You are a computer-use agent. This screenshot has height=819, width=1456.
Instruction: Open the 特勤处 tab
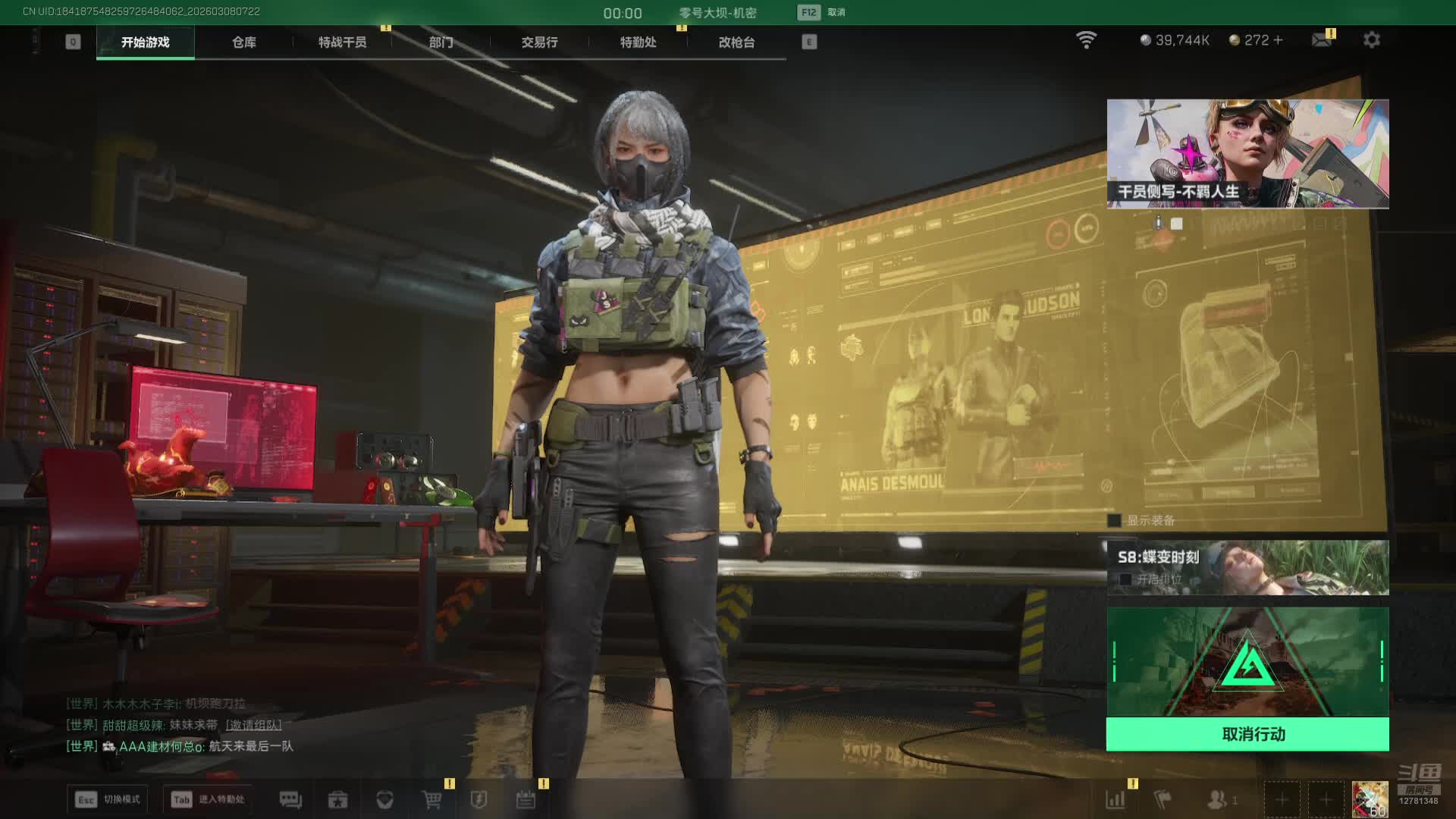(639, 42)
